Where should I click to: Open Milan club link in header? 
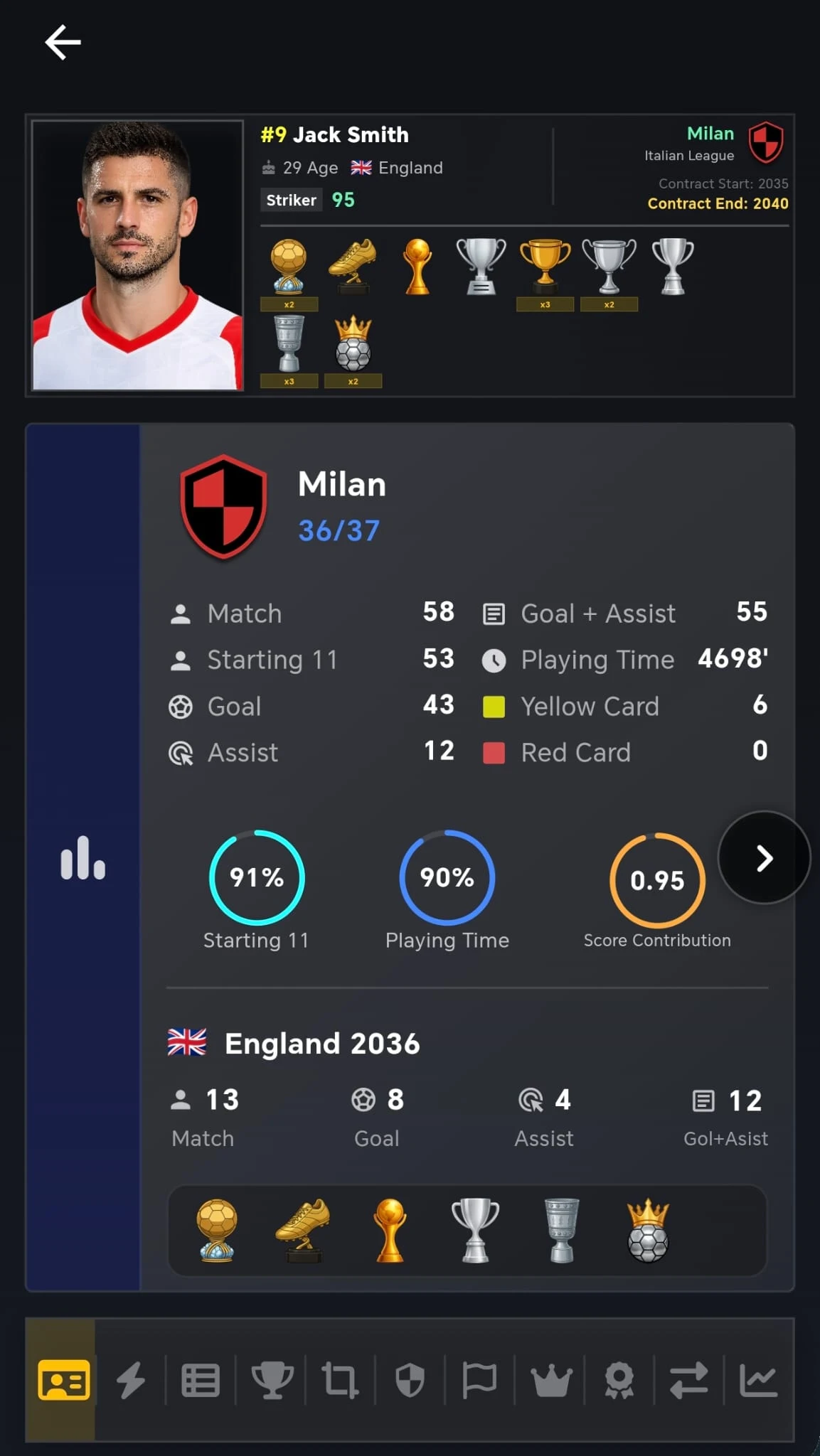[710, 134]
